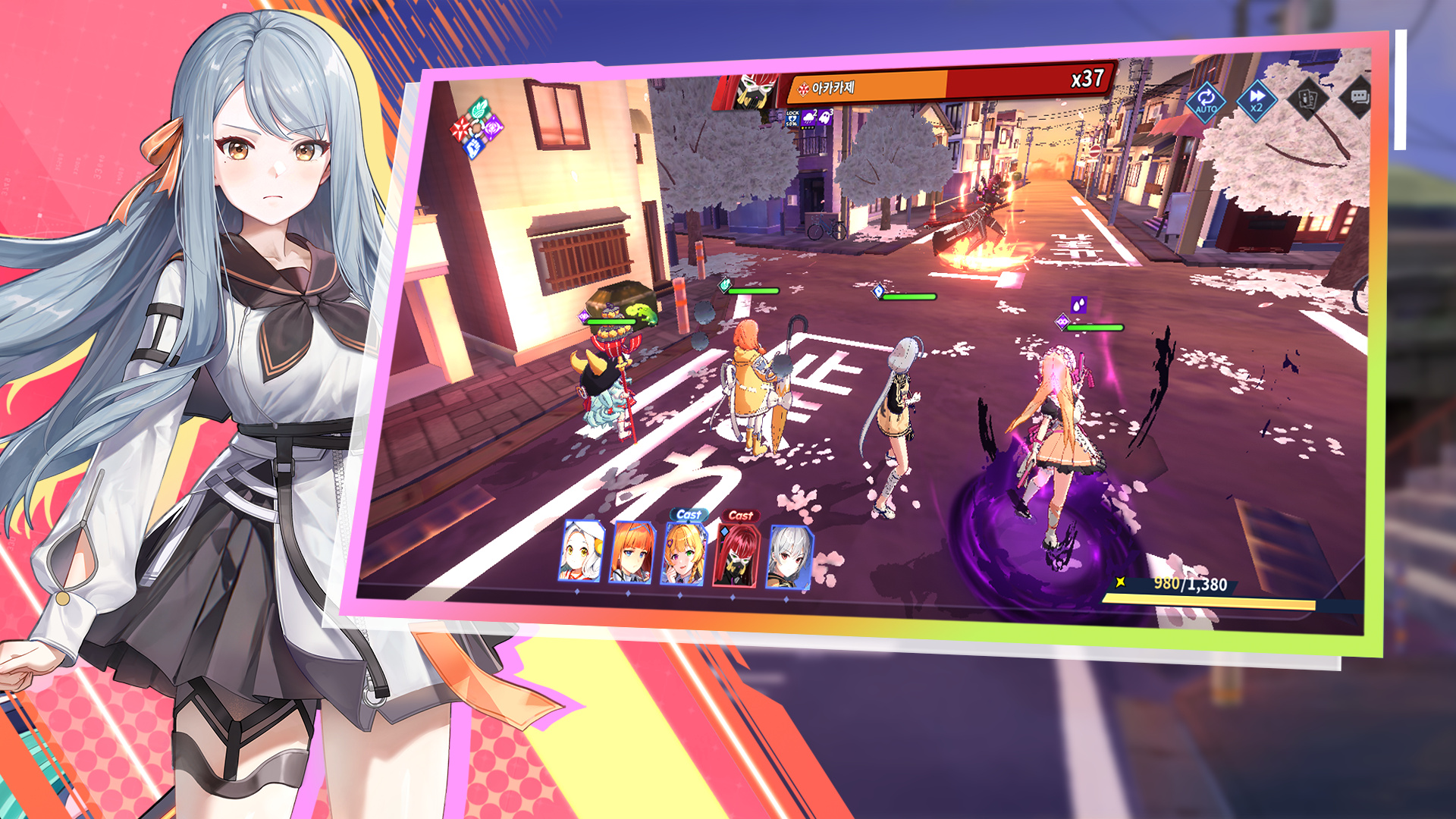The image size is (1456, 819).
Task: Expand the blue fist element from the element wheel
Action: pos(474,147)
